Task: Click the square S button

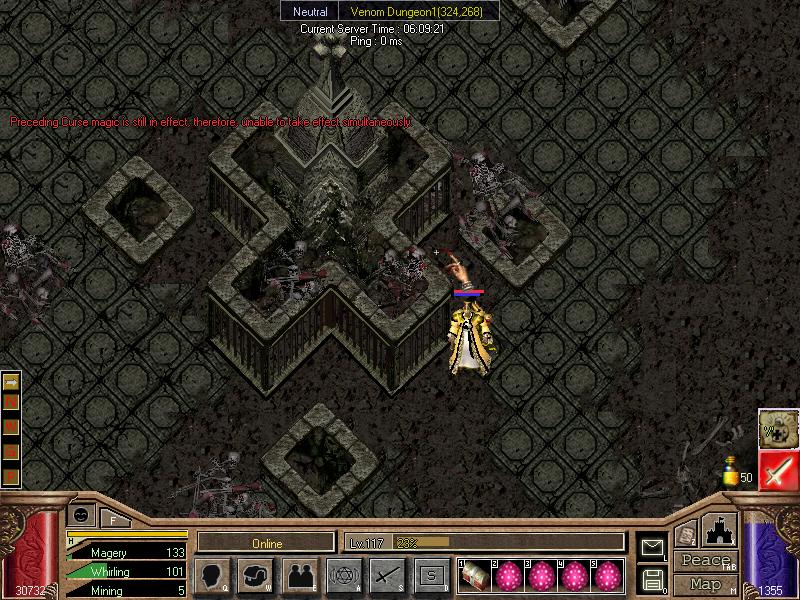Action: [x=430, y=576]
